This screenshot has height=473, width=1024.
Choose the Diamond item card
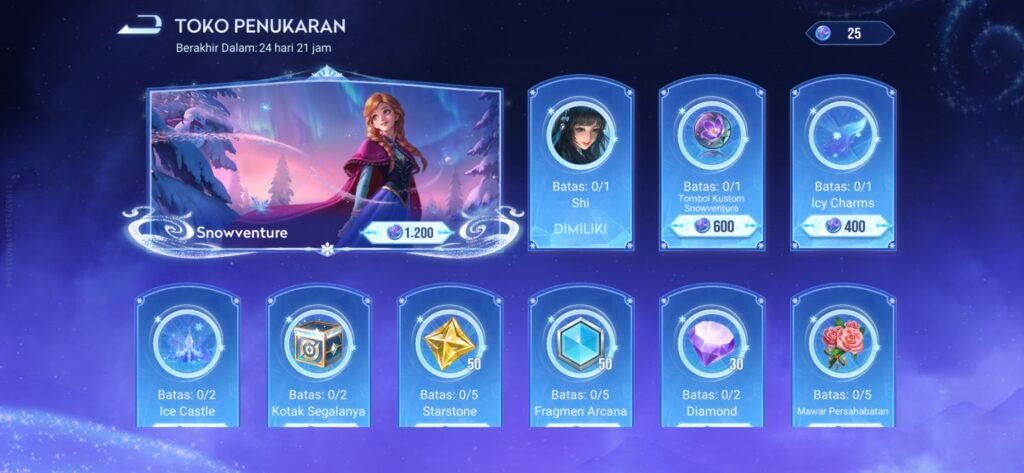coord(712,360)
